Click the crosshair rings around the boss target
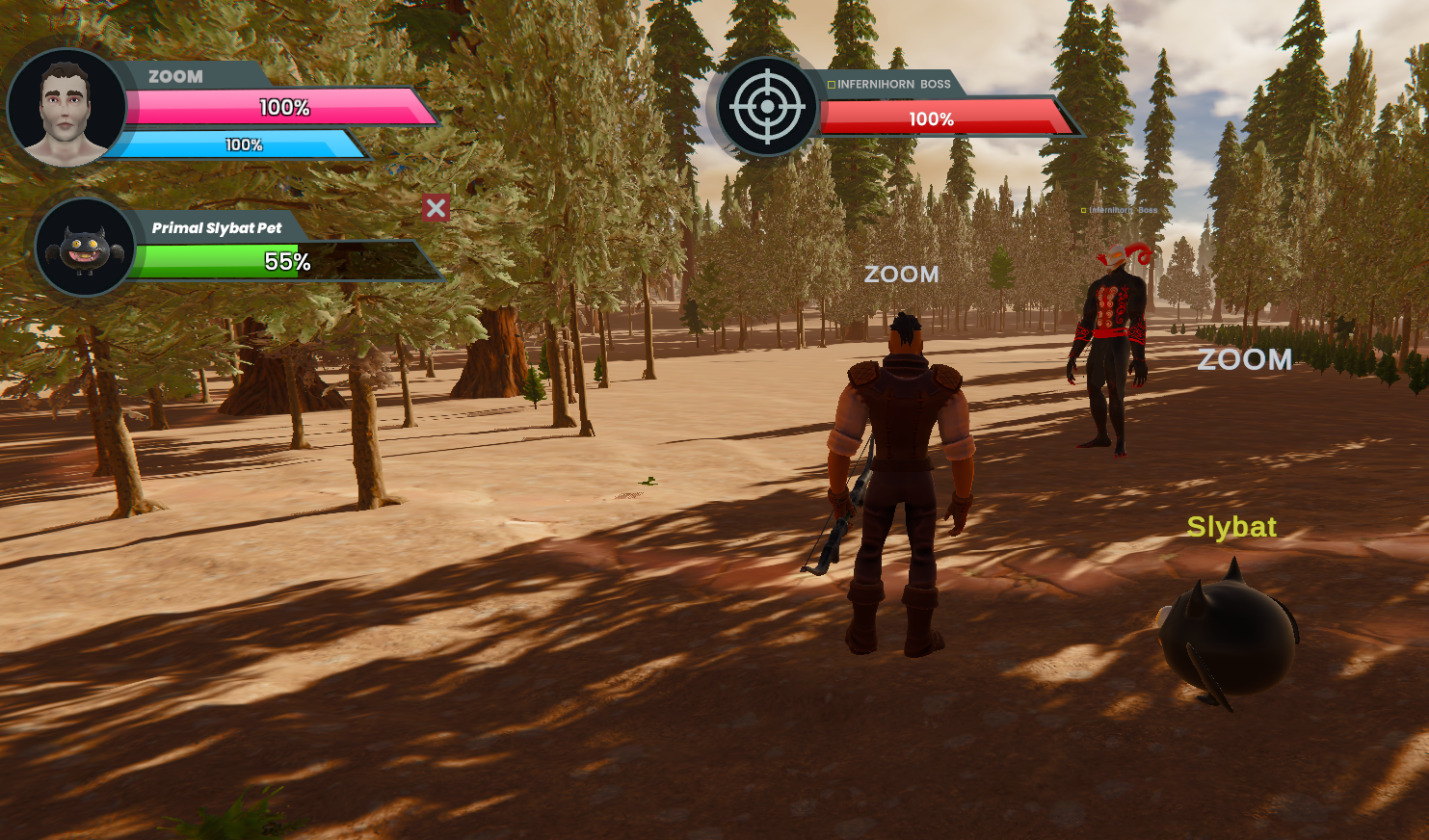The image size is (1429, 840). click(769, 106)
